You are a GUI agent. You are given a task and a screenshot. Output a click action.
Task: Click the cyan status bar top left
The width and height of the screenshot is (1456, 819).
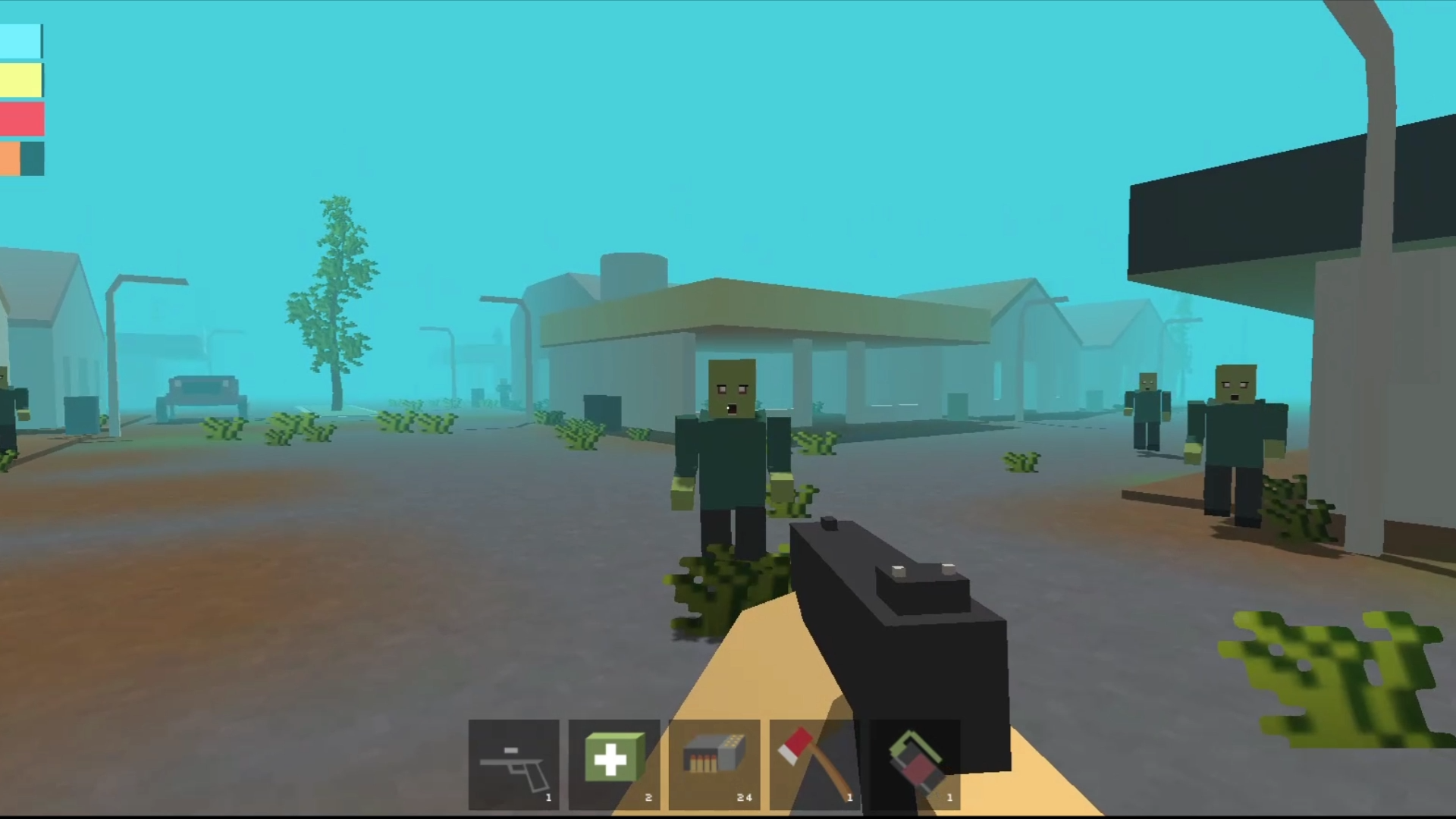point(20,40)
